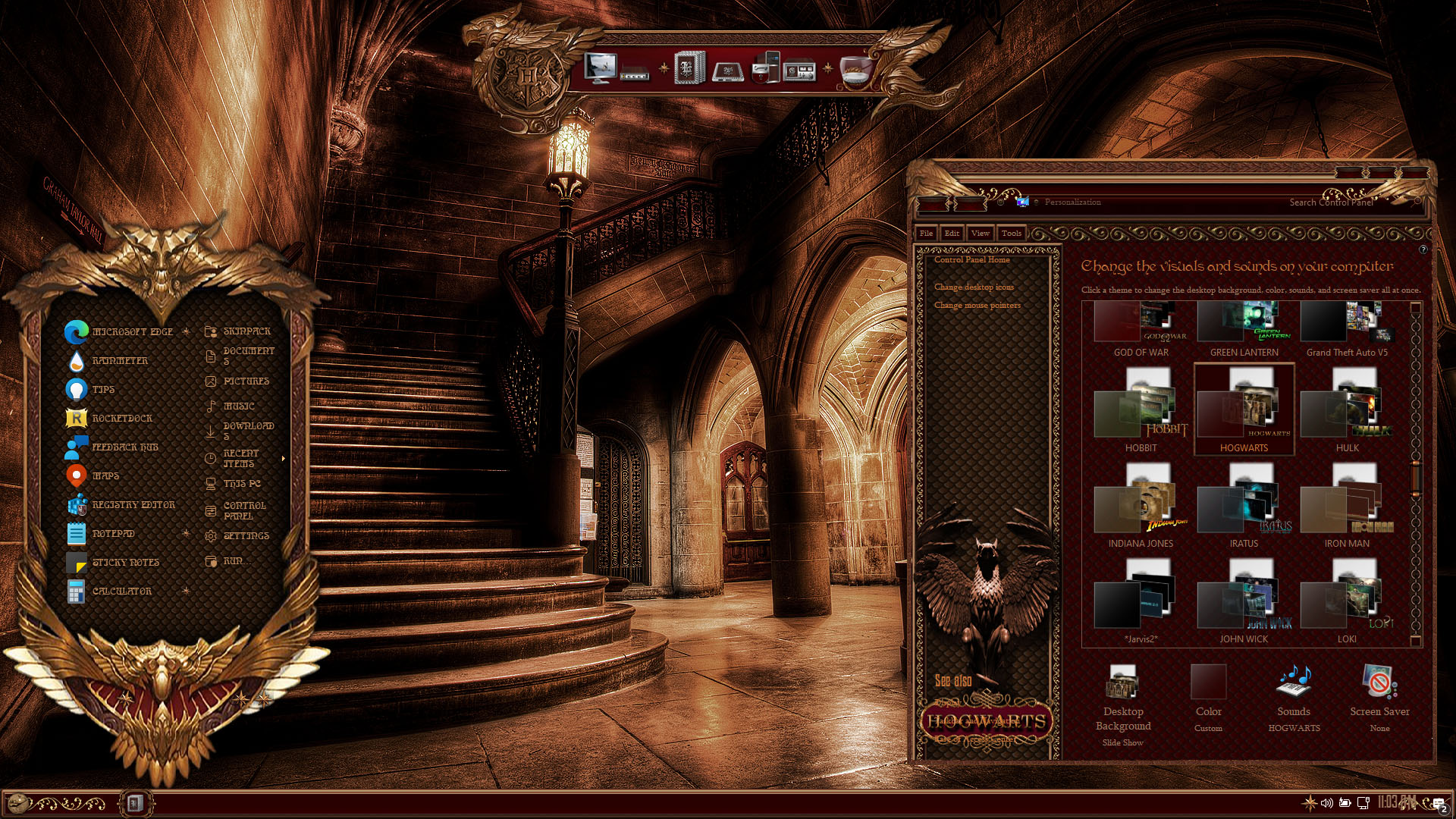
Task: Choose the JOHN WICK theme
Action: tap(1244, 602)
